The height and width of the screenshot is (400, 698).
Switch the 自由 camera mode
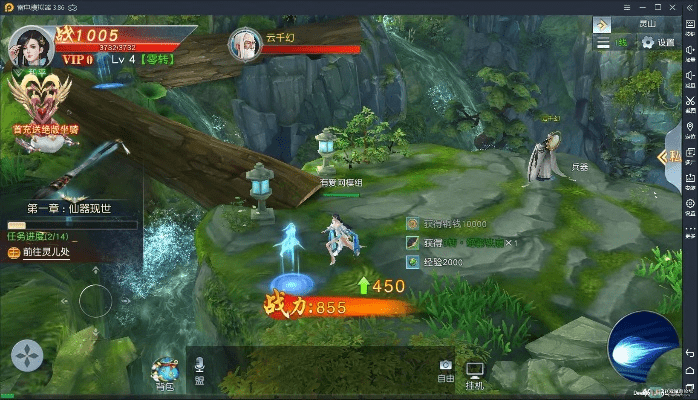[x=446, y=370]
